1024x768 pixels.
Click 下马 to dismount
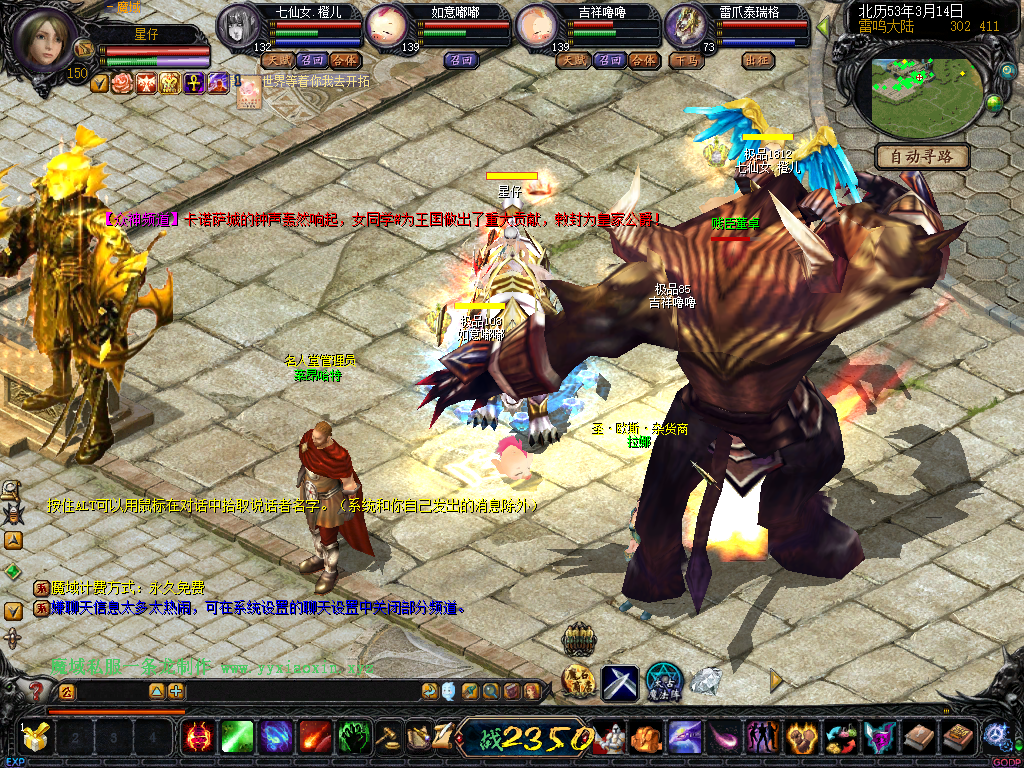point(686,60)
